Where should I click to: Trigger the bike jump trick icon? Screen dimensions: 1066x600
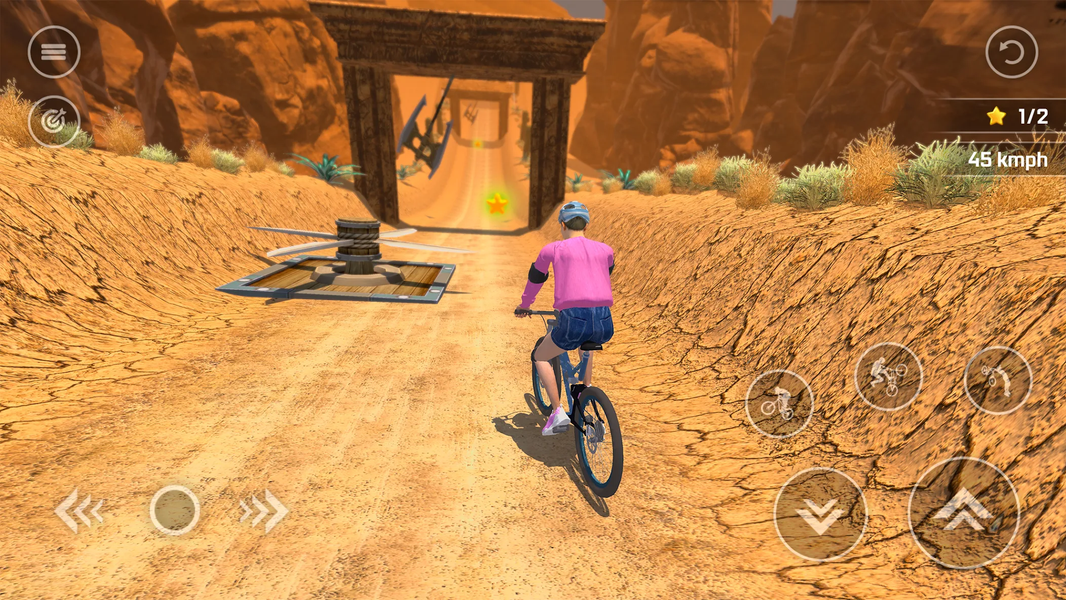click(x=888, y=376)
